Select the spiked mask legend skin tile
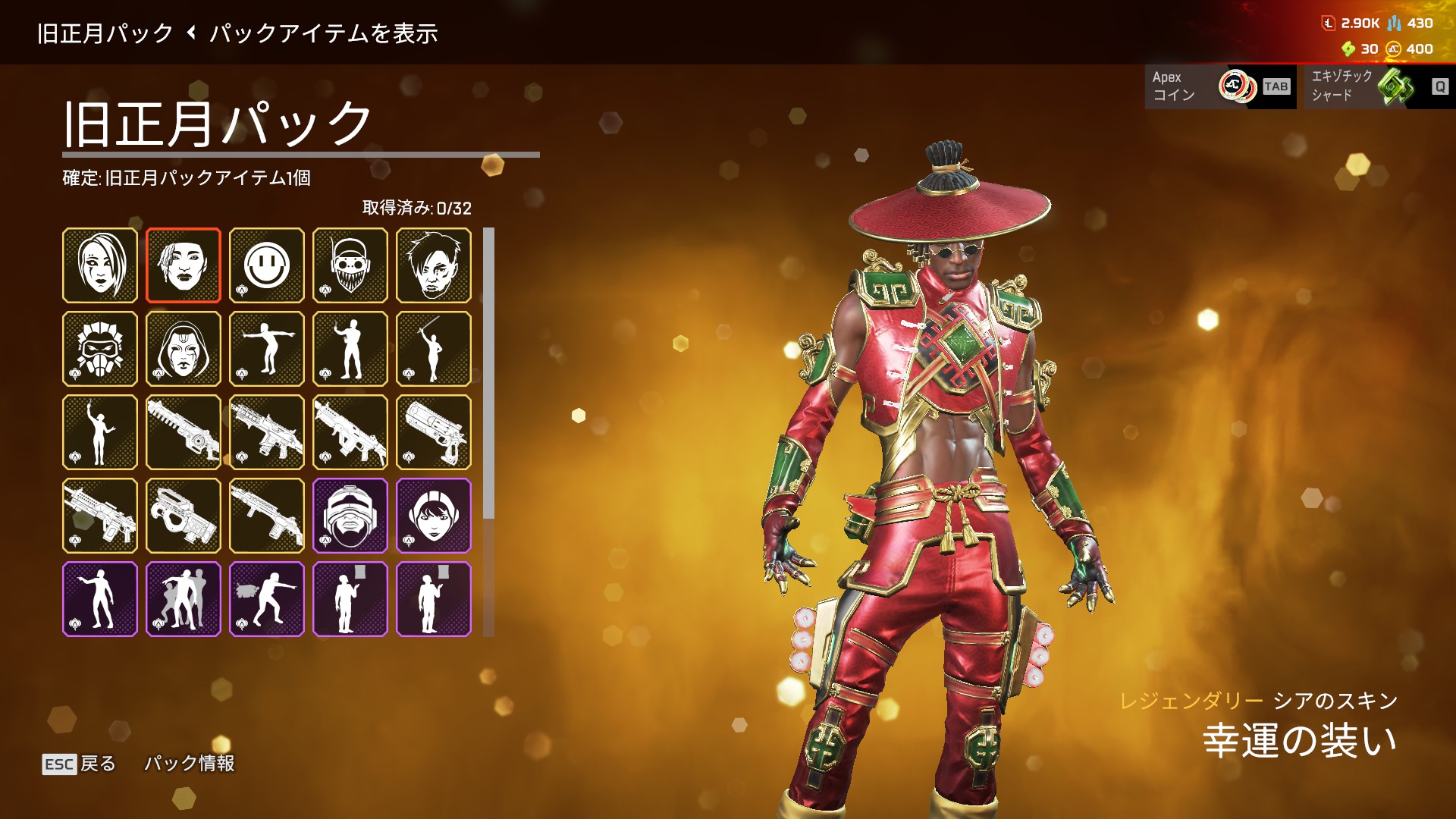 (100, 349)
